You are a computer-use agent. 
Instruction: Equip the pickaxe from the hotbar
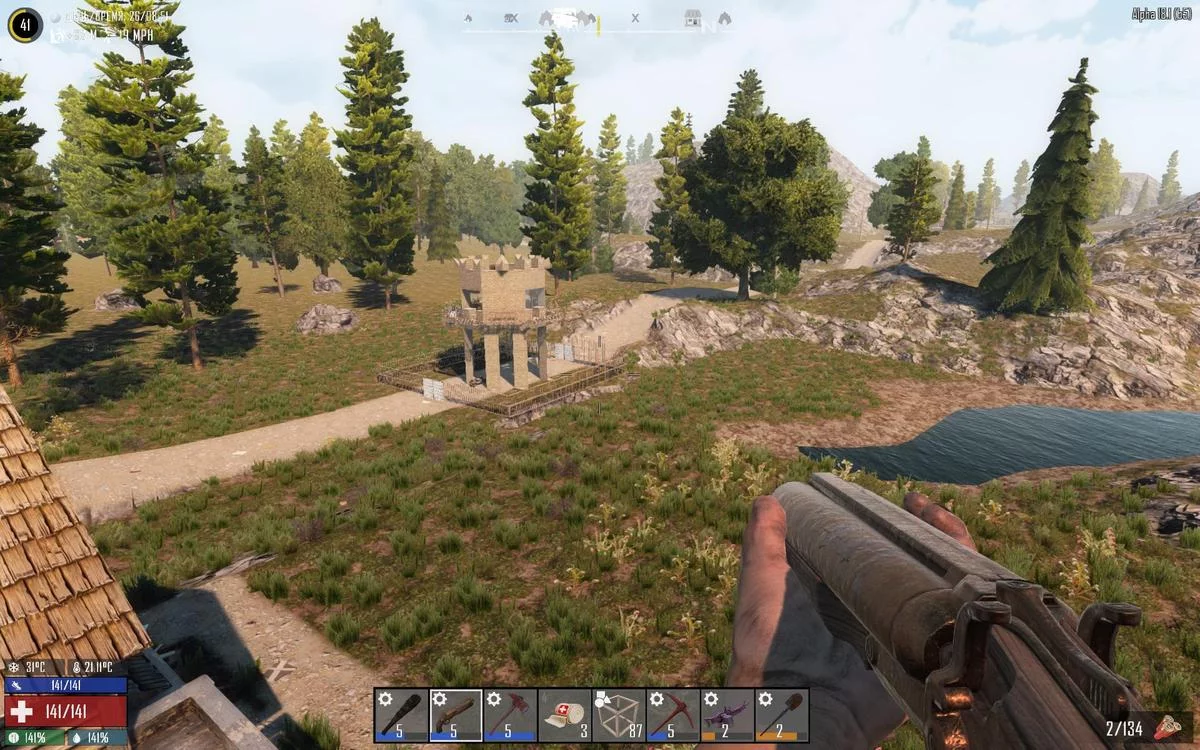[672, 715]
